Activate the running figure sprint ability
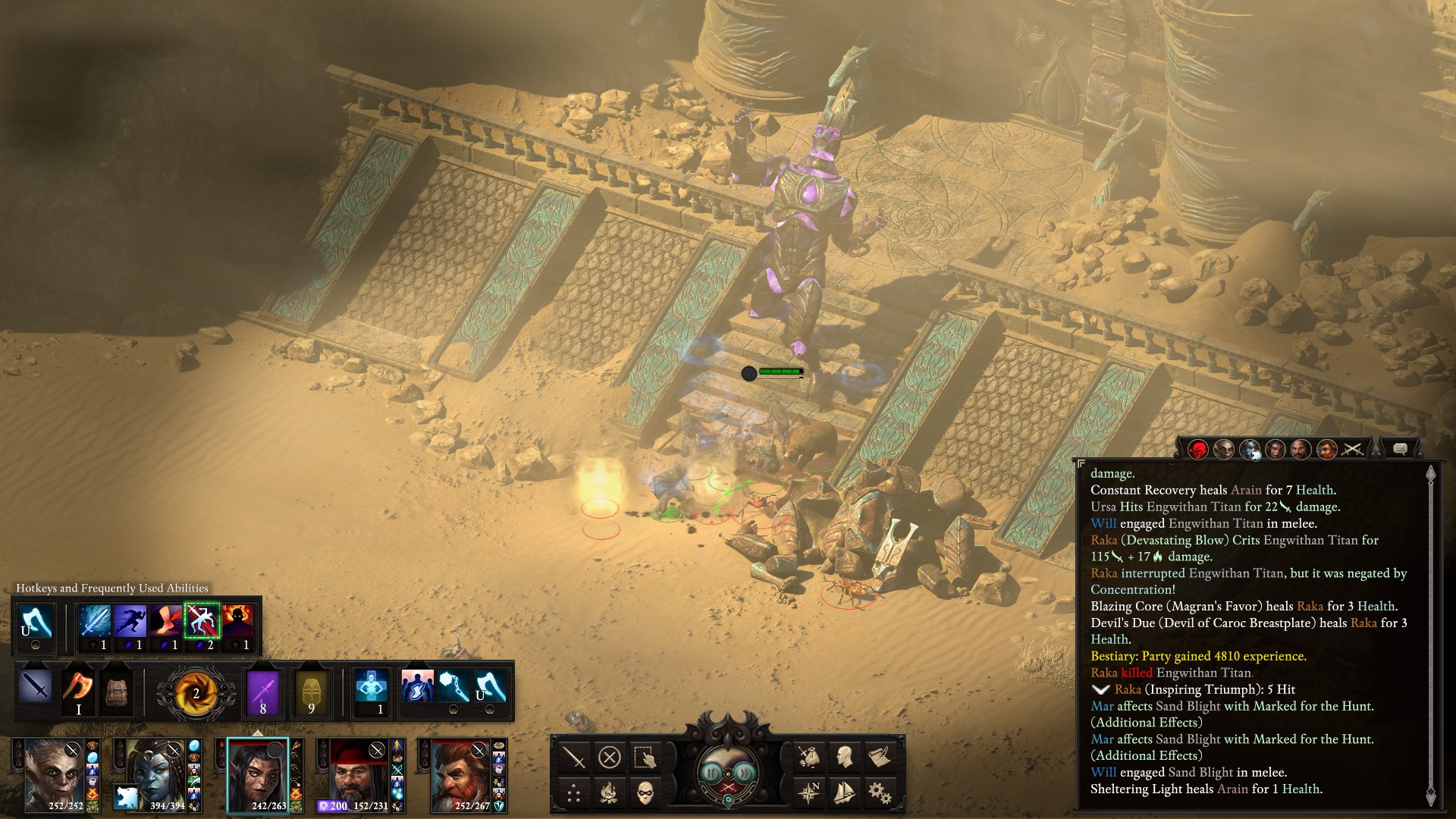 [x=130, y=621]
